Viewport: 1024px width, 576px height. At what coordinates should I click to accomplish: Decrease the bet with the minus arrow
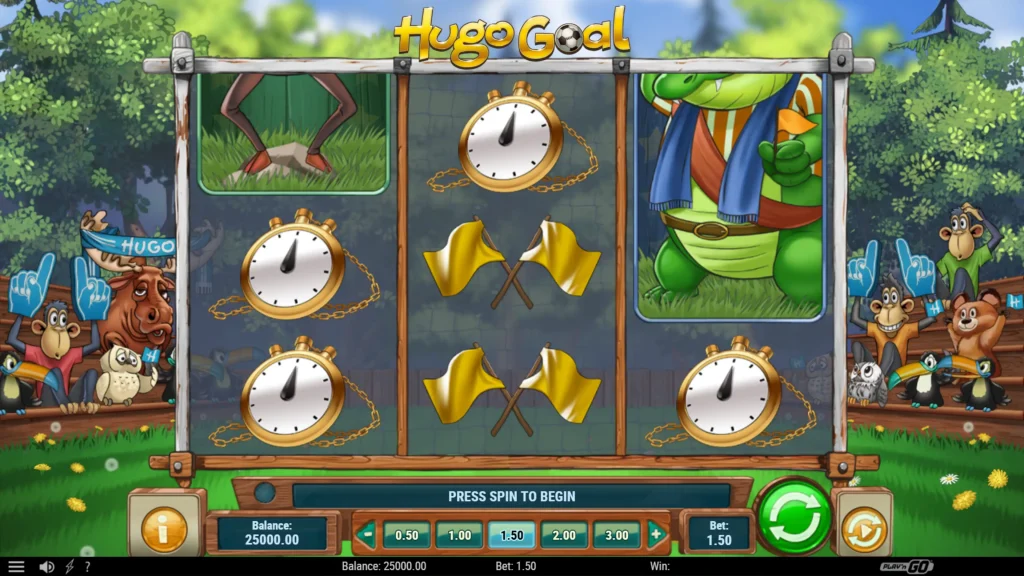[x=366, y=535]
